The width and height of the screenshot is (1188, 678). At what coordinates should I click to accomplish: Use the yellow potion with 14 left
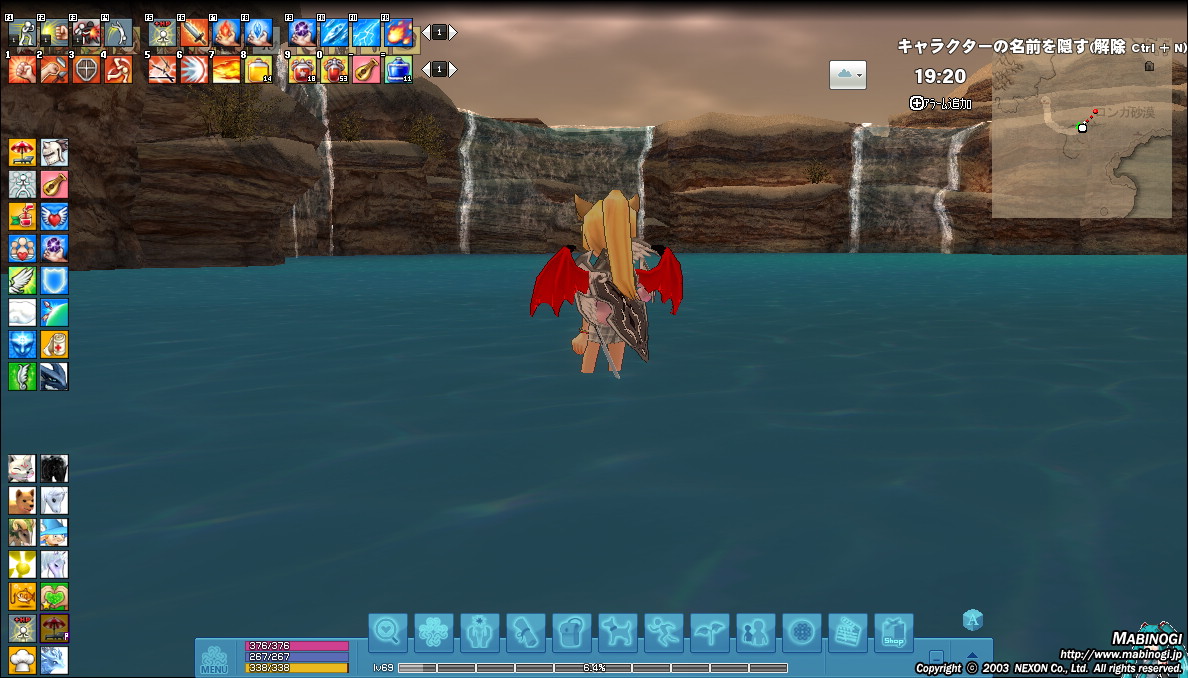(x=258, y=69)
